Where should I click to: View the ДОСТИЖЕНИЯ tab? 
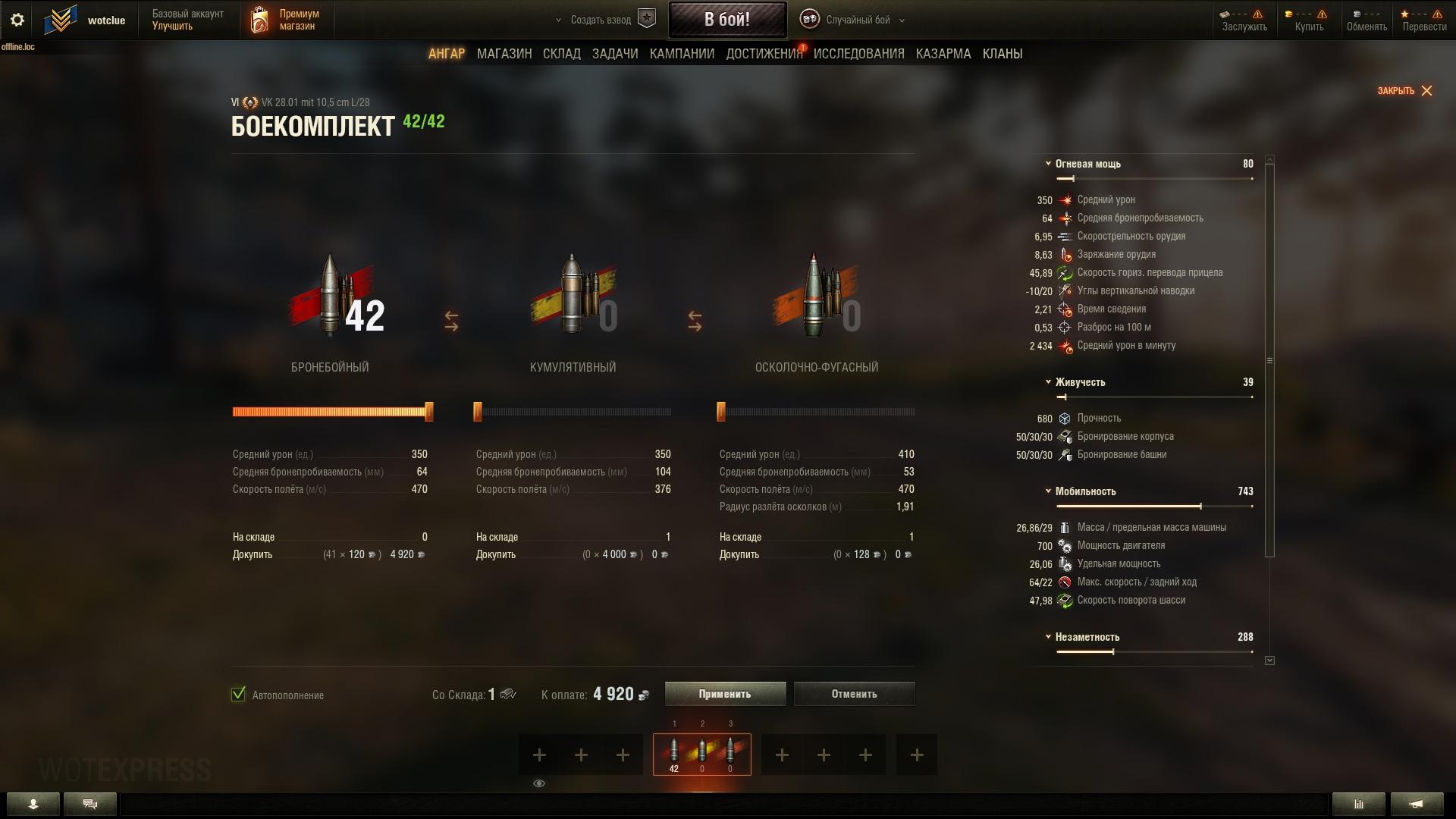coord(764,54)
